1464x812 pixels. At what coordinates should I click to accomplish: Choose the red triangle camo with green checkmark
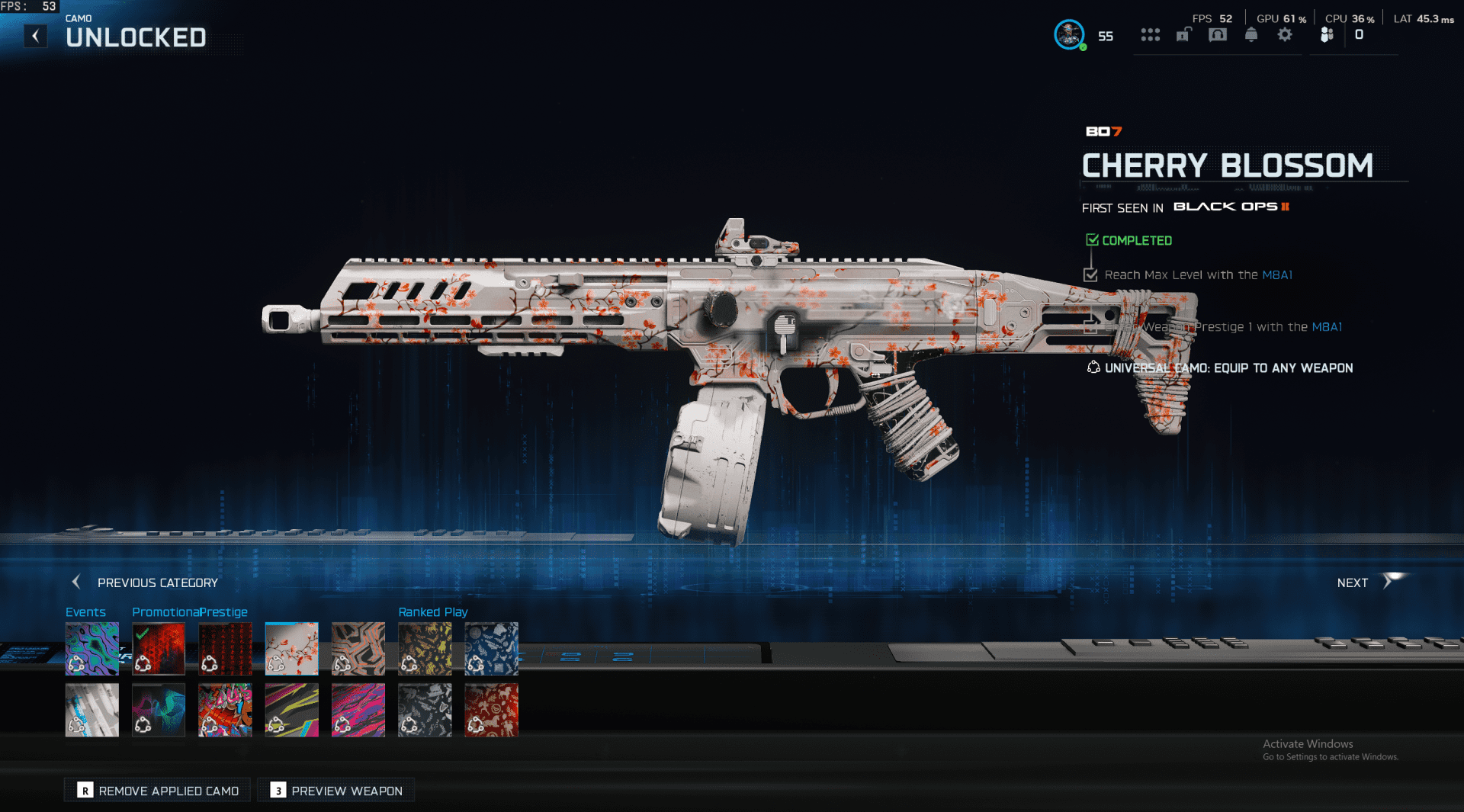pos(159,649)
